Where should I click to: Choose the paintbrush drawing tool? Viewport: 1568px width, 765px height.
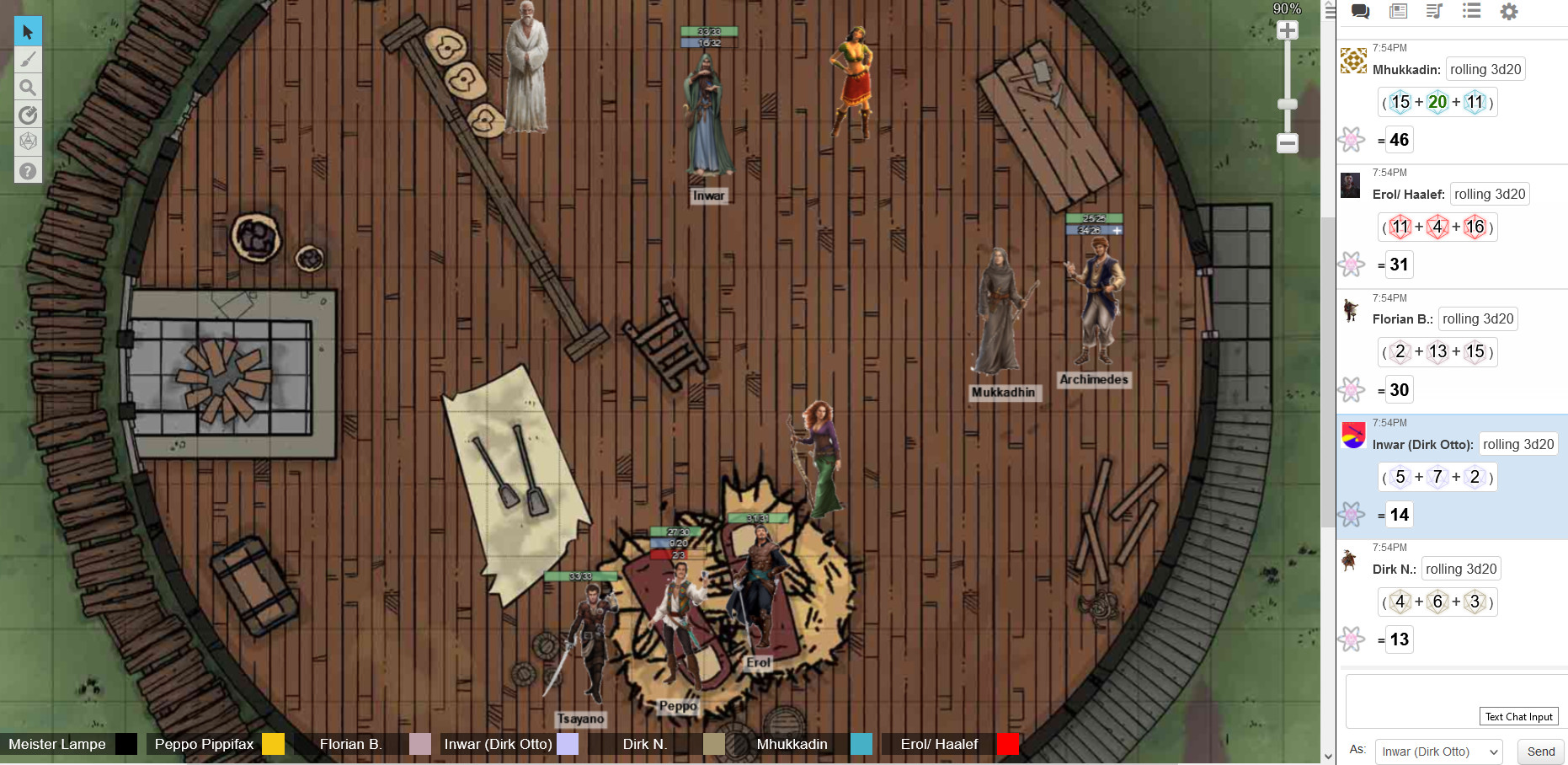pyautogui.click(x=28, y=59)
